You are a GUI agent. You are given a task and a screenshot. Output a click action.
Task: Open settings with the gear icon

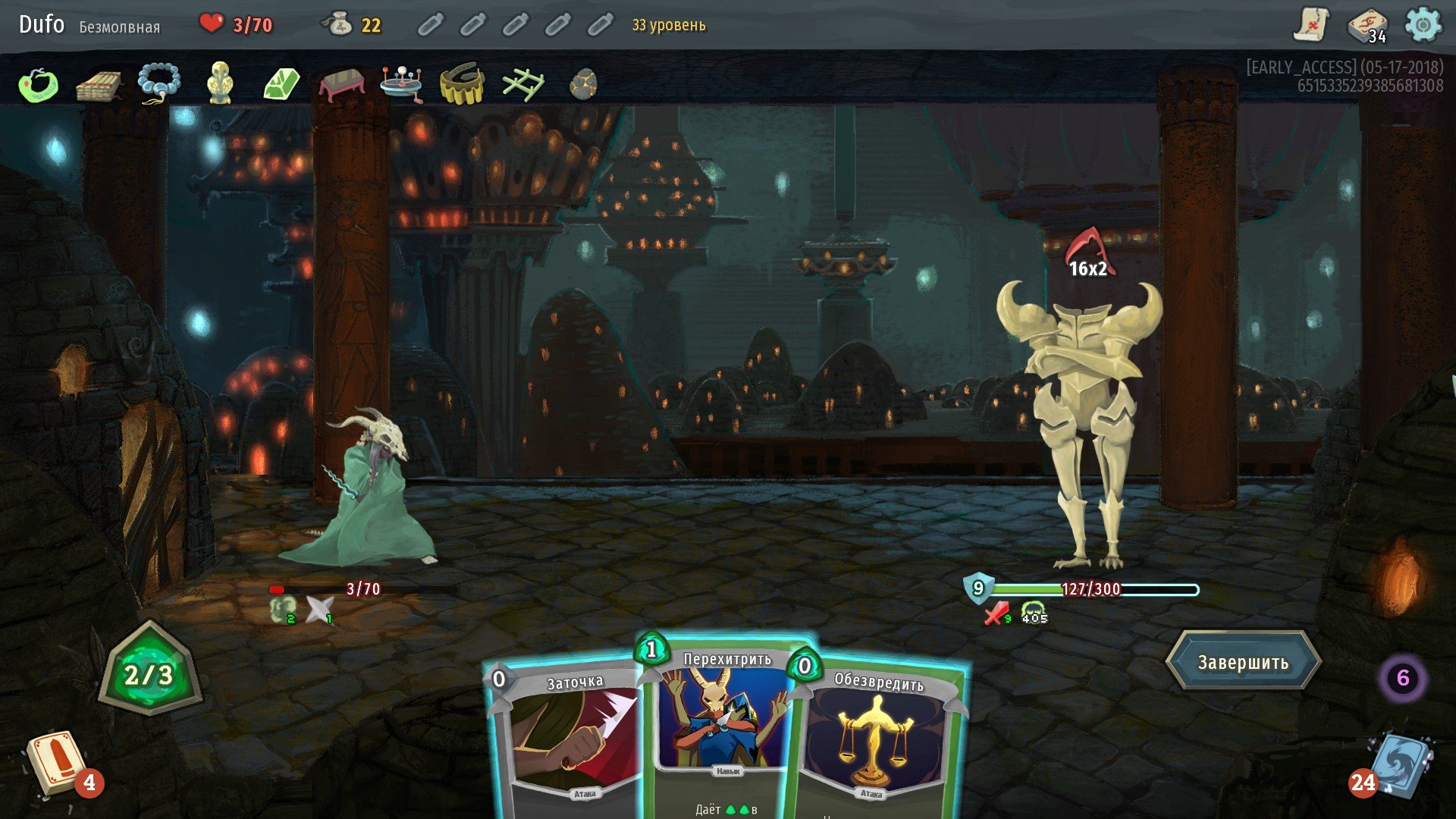point(1423,25)
